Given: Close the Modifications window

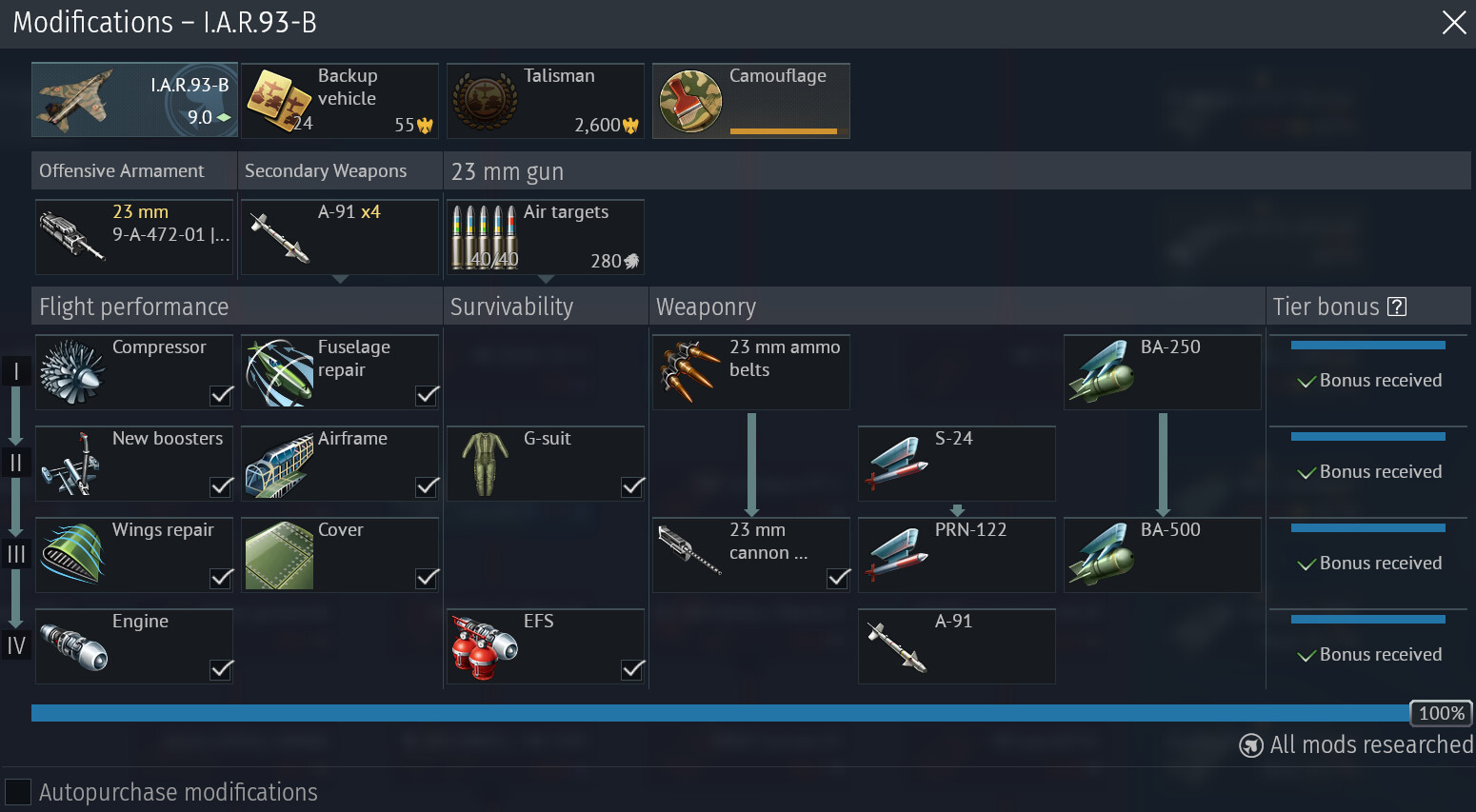Looking at the screenshot, I should (1453, 23).
